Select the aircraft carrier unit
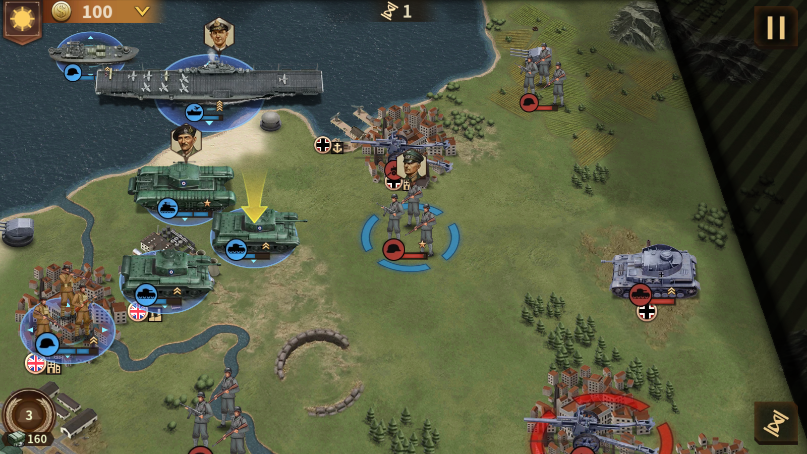 209,84
